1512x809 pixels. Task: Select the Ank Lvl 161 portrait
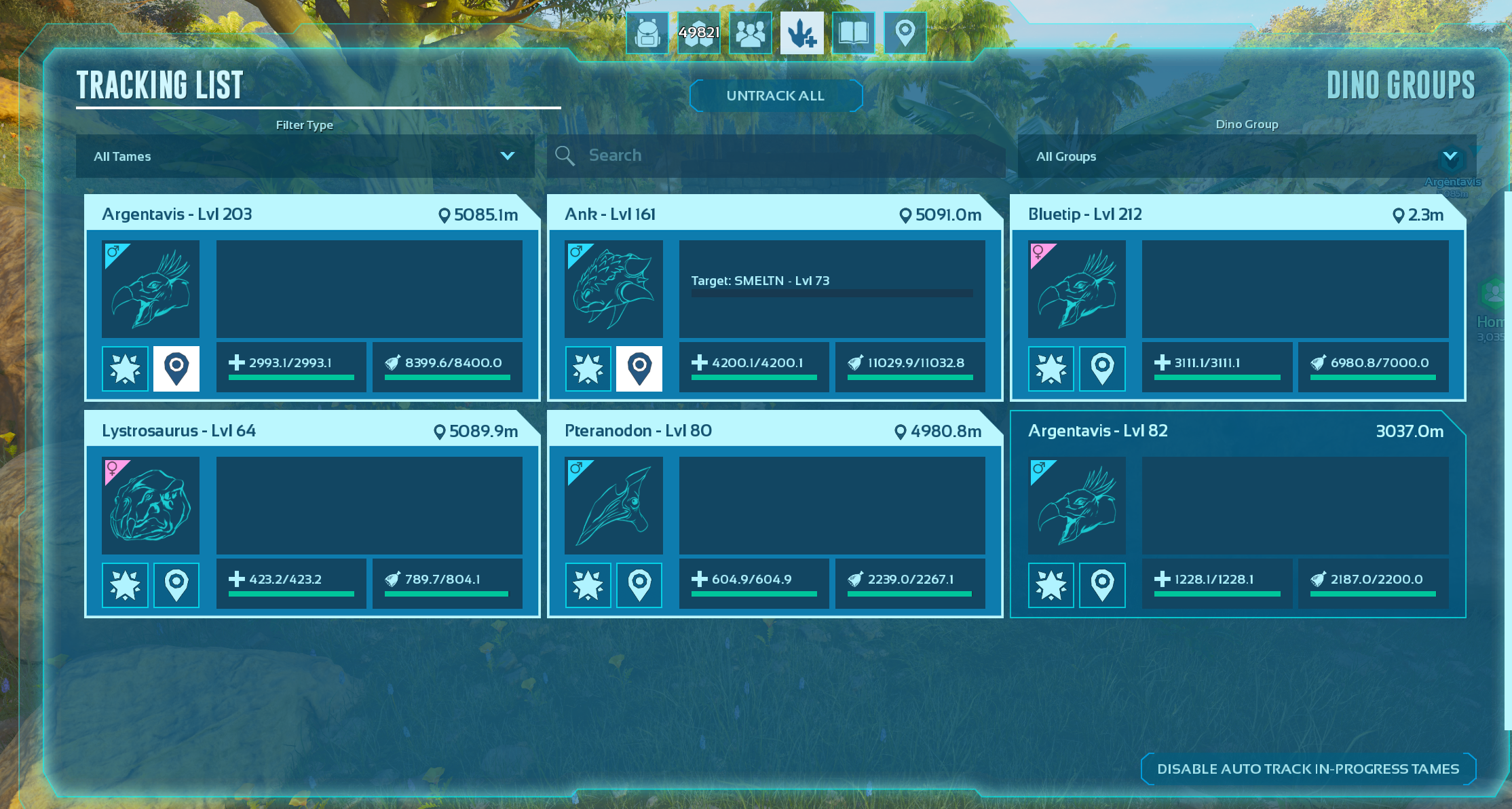tap(613, 289)
